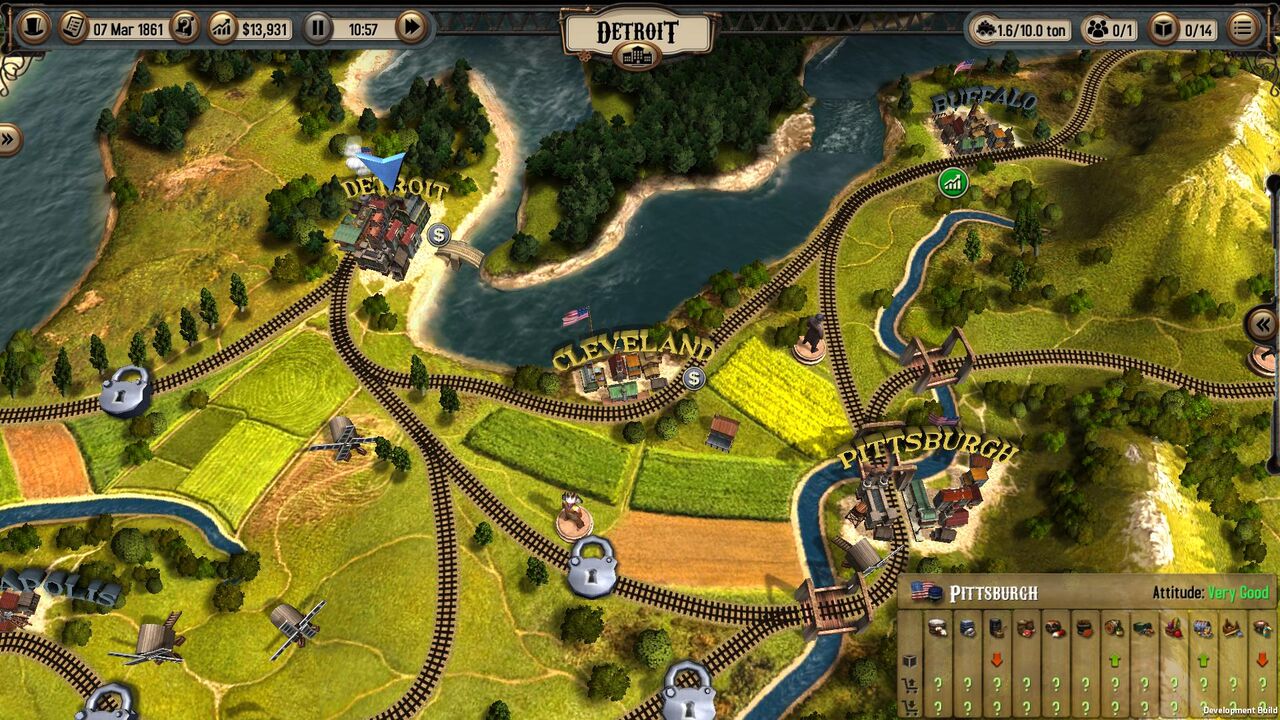Select the Buffalo city label
1280x720 pixels.
point(984,101)
